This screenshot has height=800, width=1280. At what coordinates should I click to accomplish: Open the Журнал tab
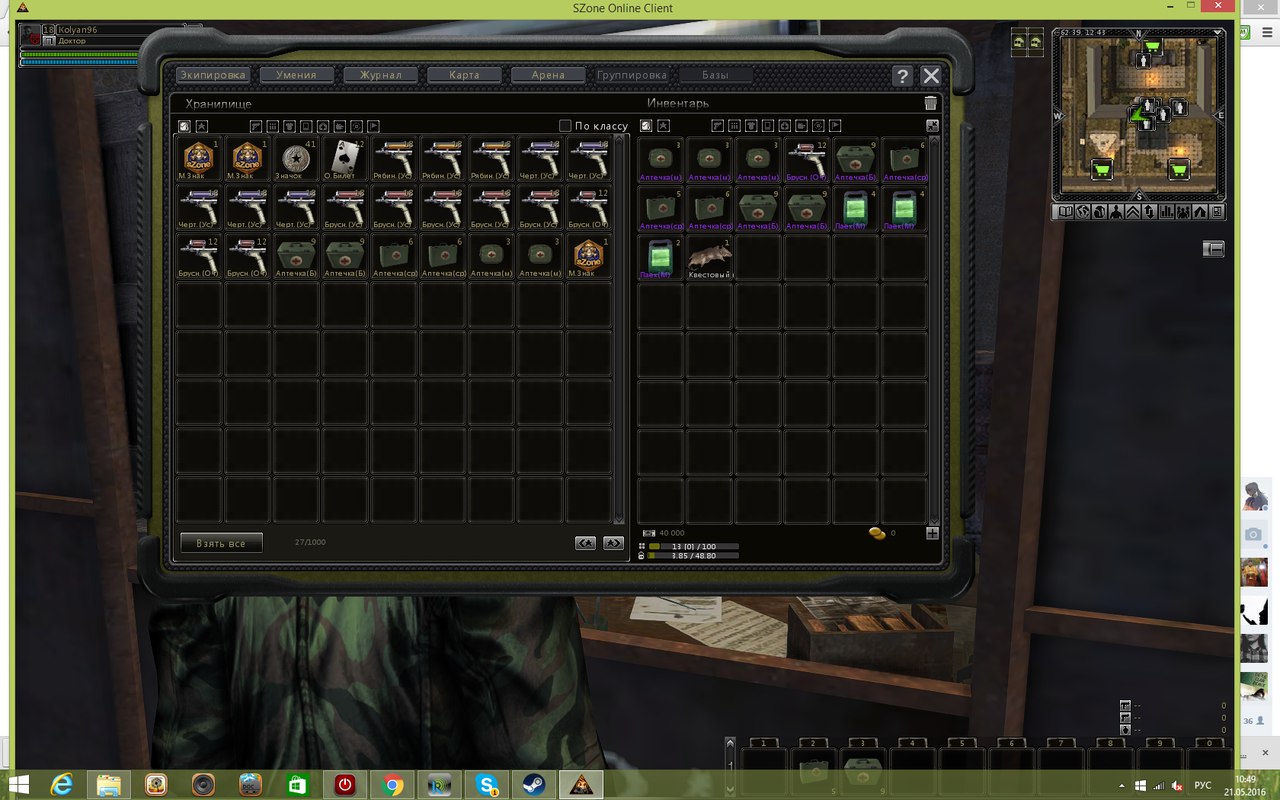380,75
